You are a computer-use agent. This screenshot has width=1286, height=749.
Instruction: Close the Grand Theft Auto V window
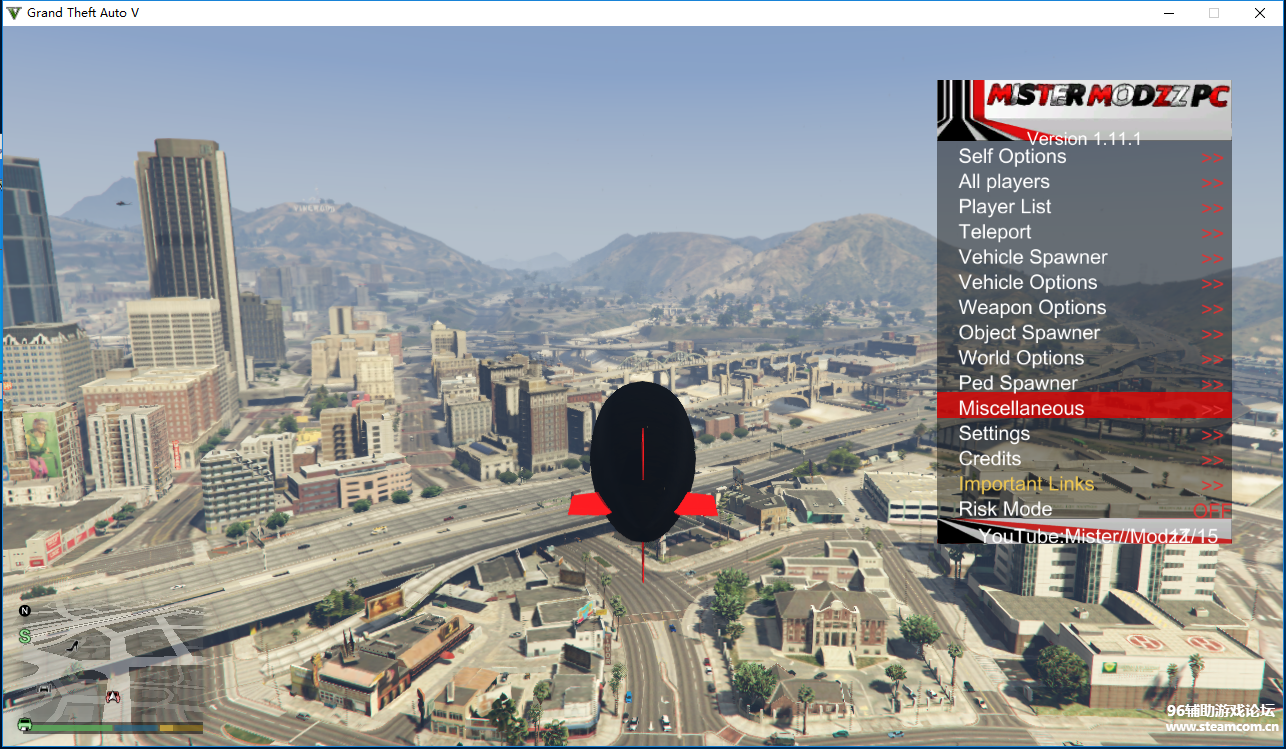tap(1260, 13)
